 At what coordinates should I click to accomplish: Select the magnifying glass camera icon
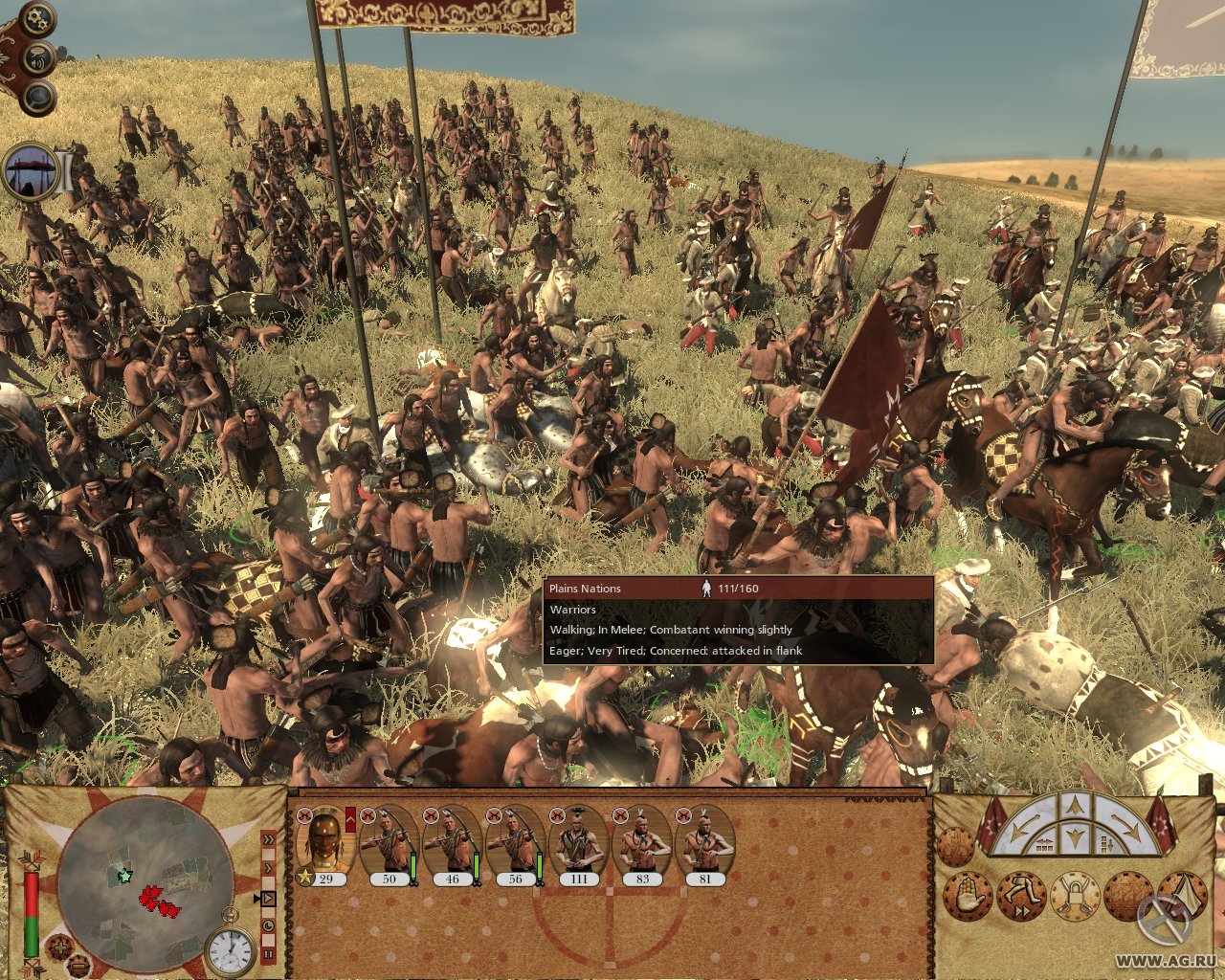tap(38, 97)
